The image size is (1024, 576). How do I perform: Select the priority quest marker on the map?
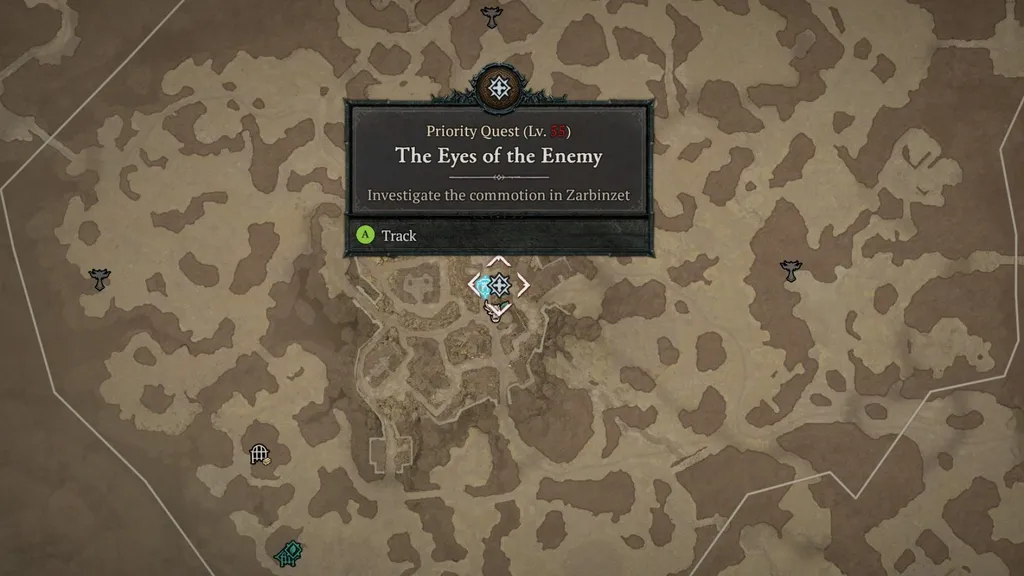[499, 285]
